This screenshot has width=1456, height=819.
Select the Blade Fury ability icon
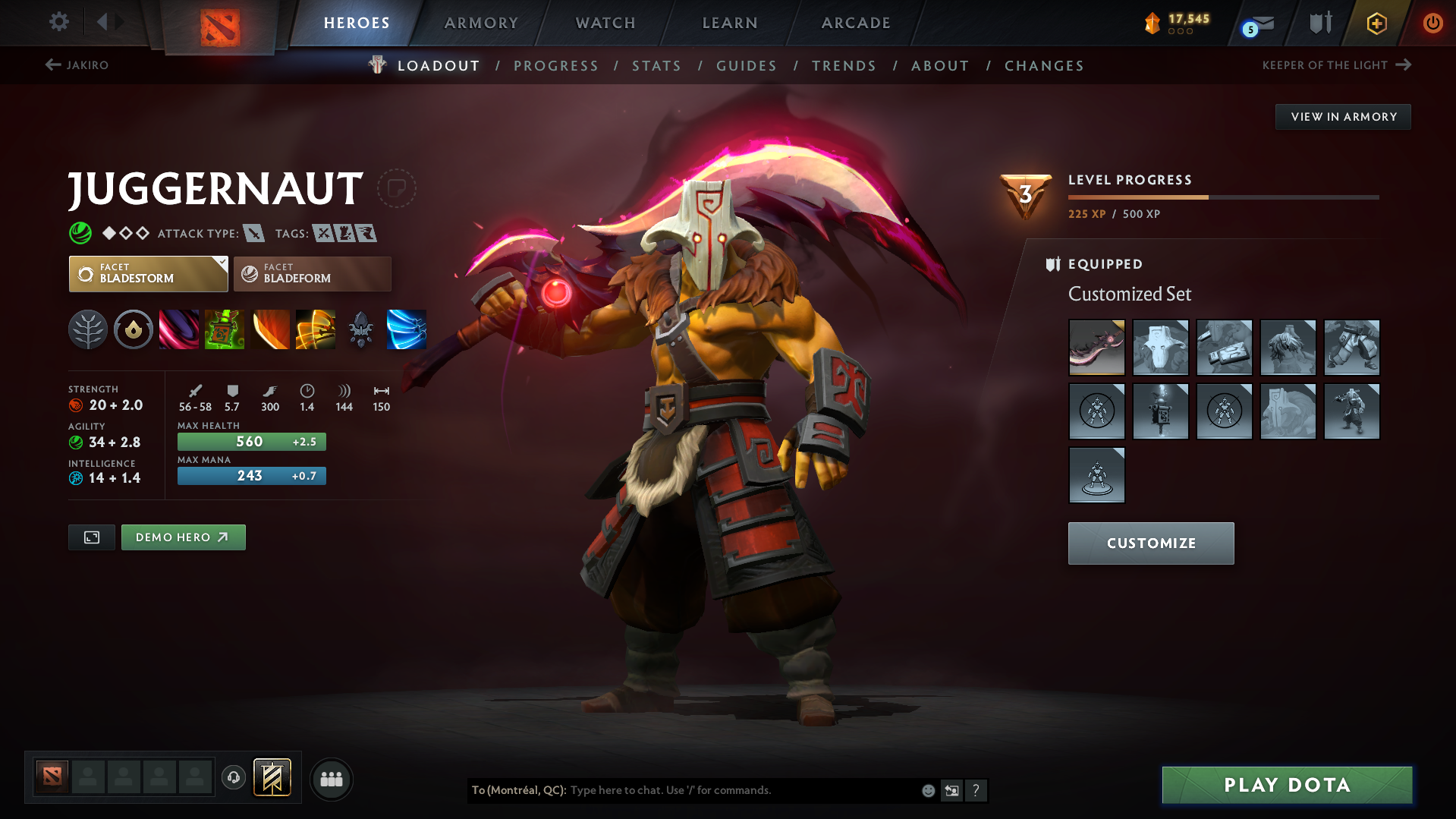[178, 329]
